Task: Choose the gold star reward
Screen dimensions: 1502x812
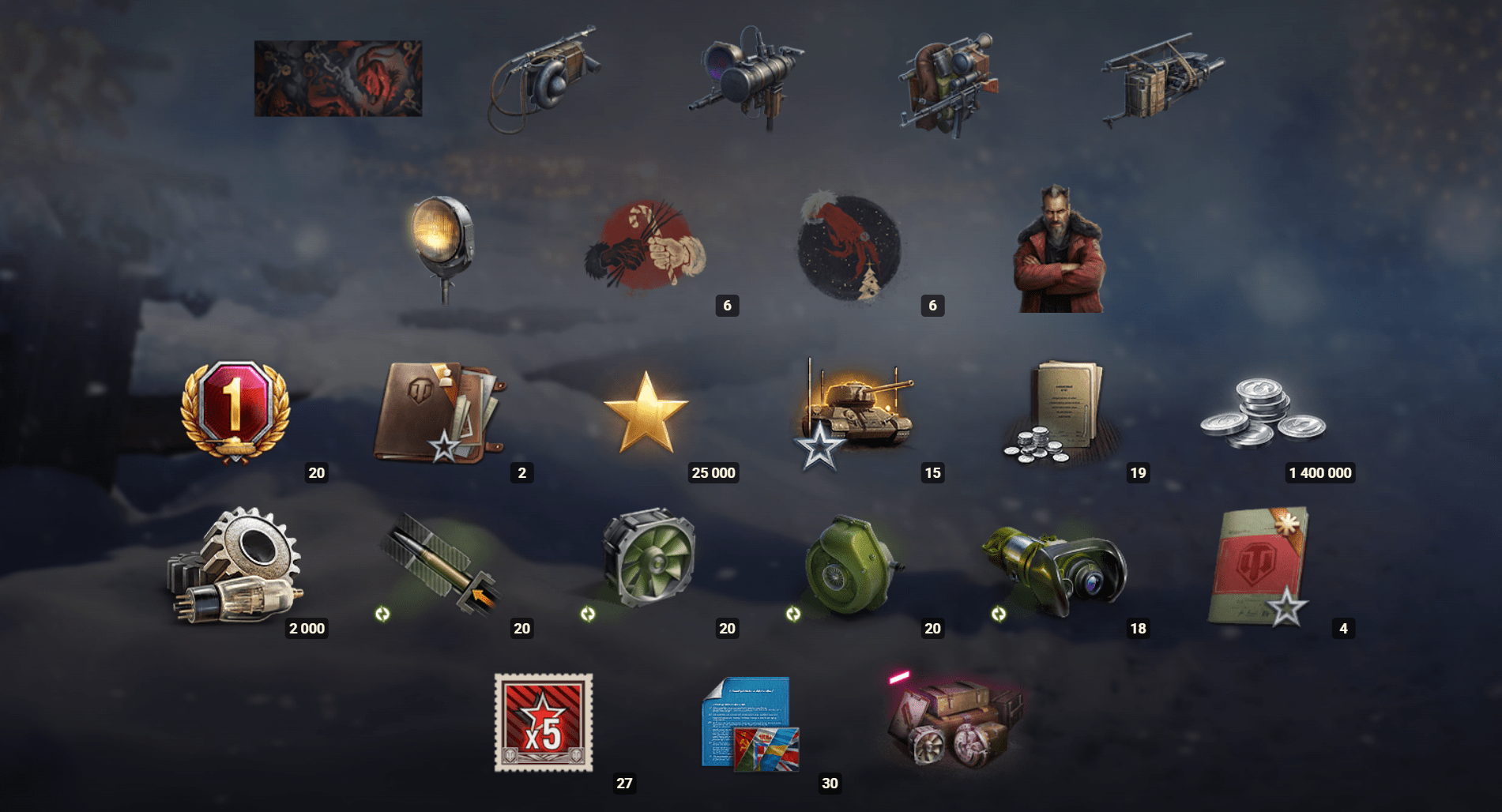Action: coord(646,412)
